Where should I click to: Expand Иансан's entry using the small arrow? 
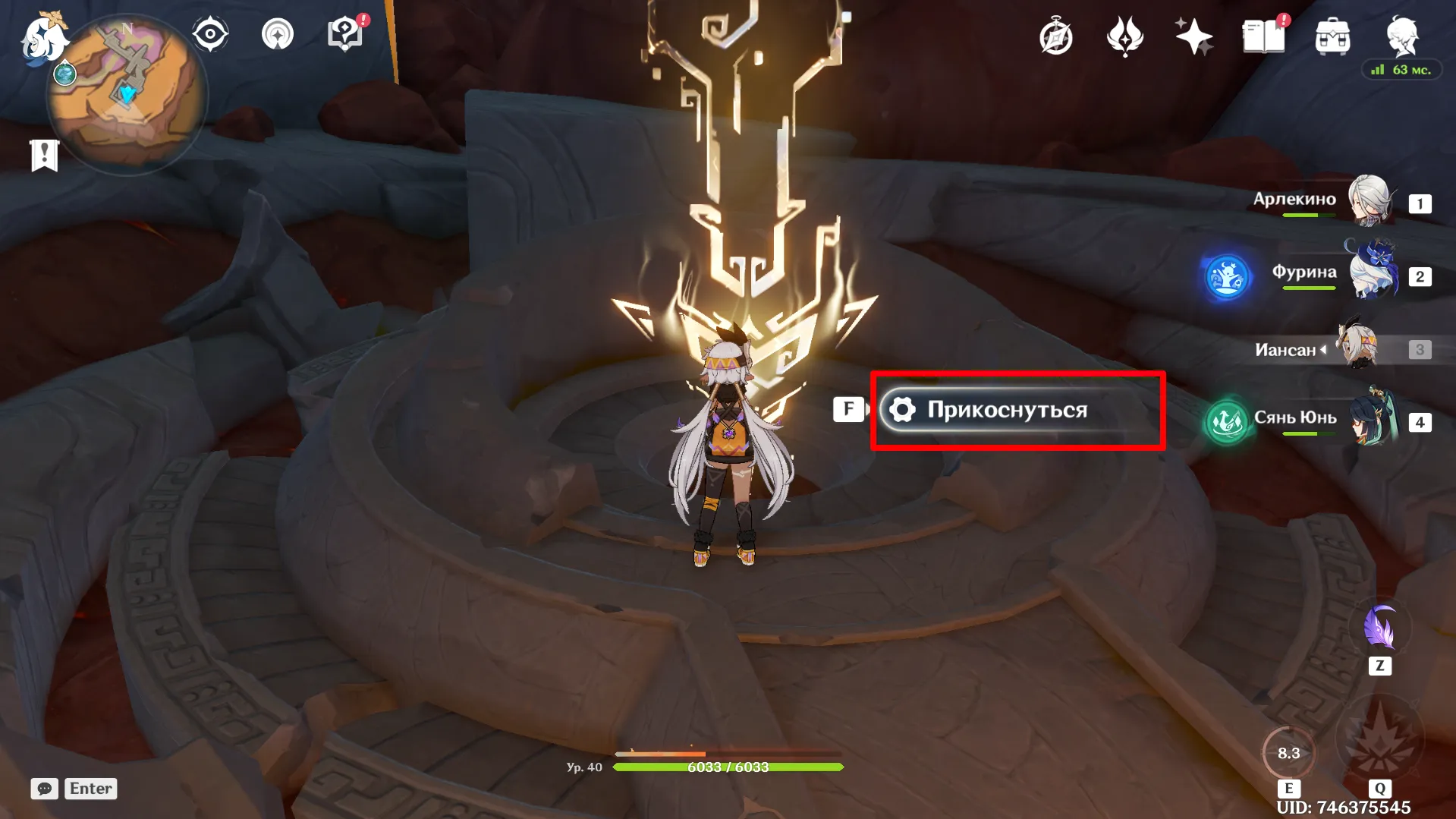1322,349
